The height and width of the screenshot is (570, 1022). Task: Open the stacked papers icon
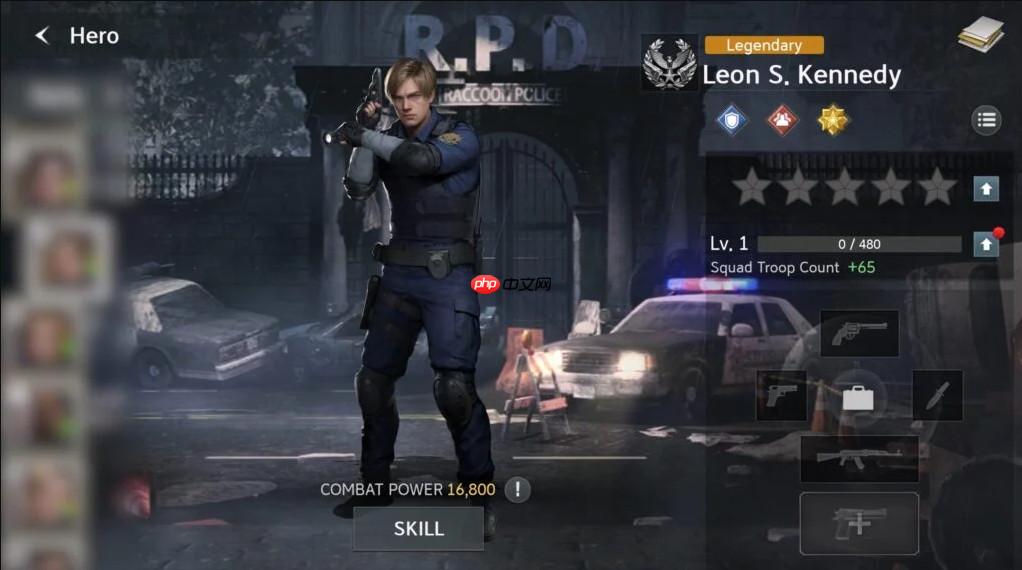pyautogui.click(x=980, y=34)
